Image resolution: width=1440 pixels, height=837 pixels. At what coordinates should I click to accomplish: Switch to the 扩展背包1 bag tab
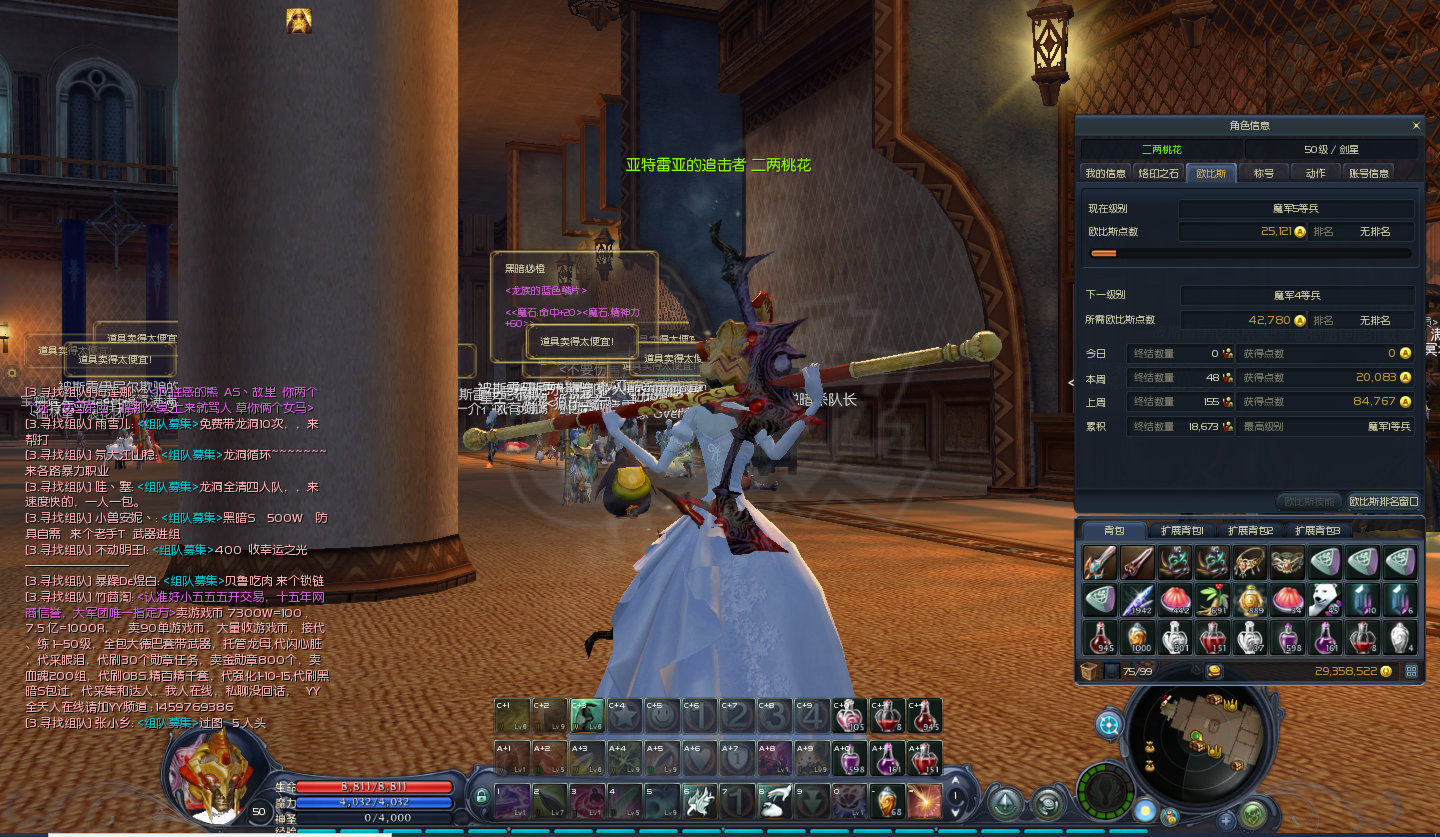(1182, 530)
